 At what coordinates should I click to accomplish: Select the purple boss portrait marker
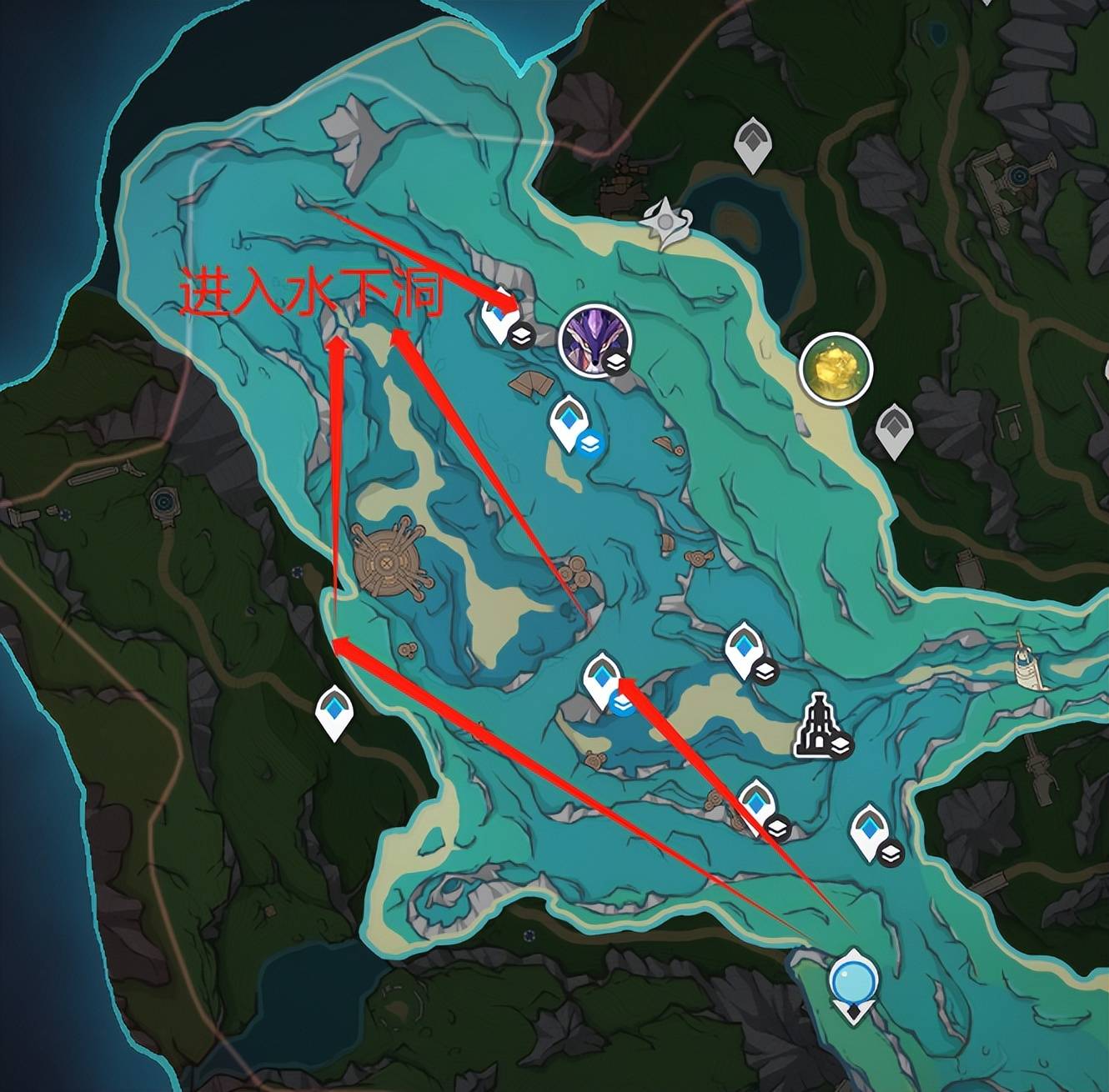595,341
